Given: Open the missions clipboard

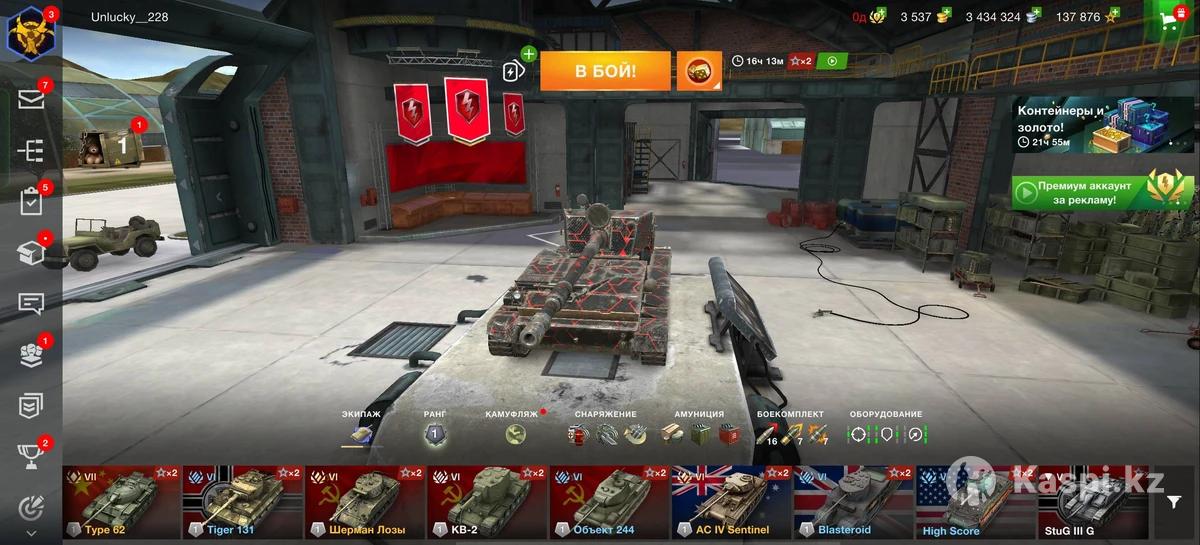Looking at the screenshot, I should pyautogui.click(x=30, y=202).
